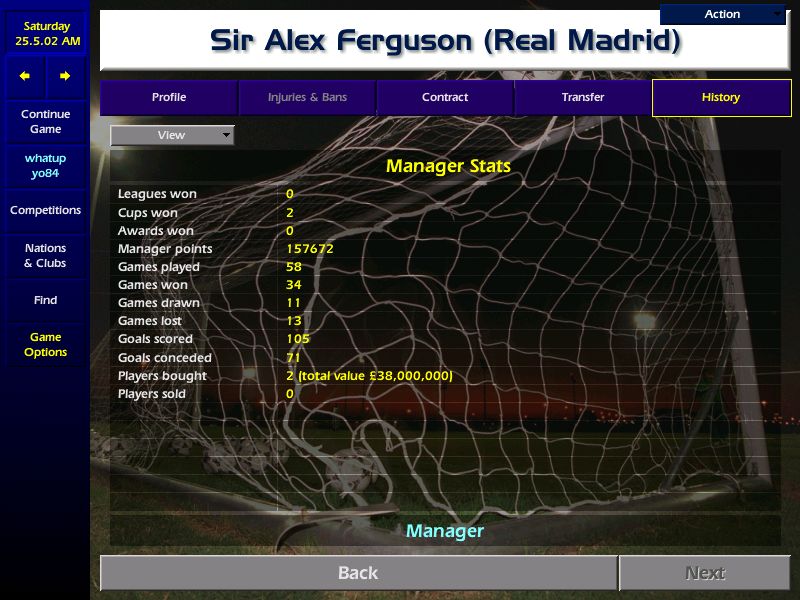Select the whatup yo84 manager button
Screen dimensions: 800x600
(45, 166)
